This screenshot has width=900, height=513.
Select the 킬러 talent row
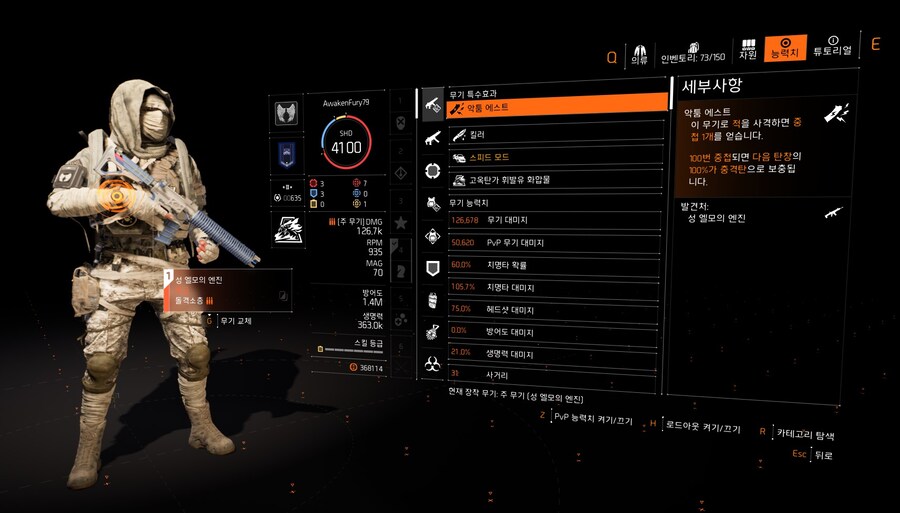pos(556,133)
